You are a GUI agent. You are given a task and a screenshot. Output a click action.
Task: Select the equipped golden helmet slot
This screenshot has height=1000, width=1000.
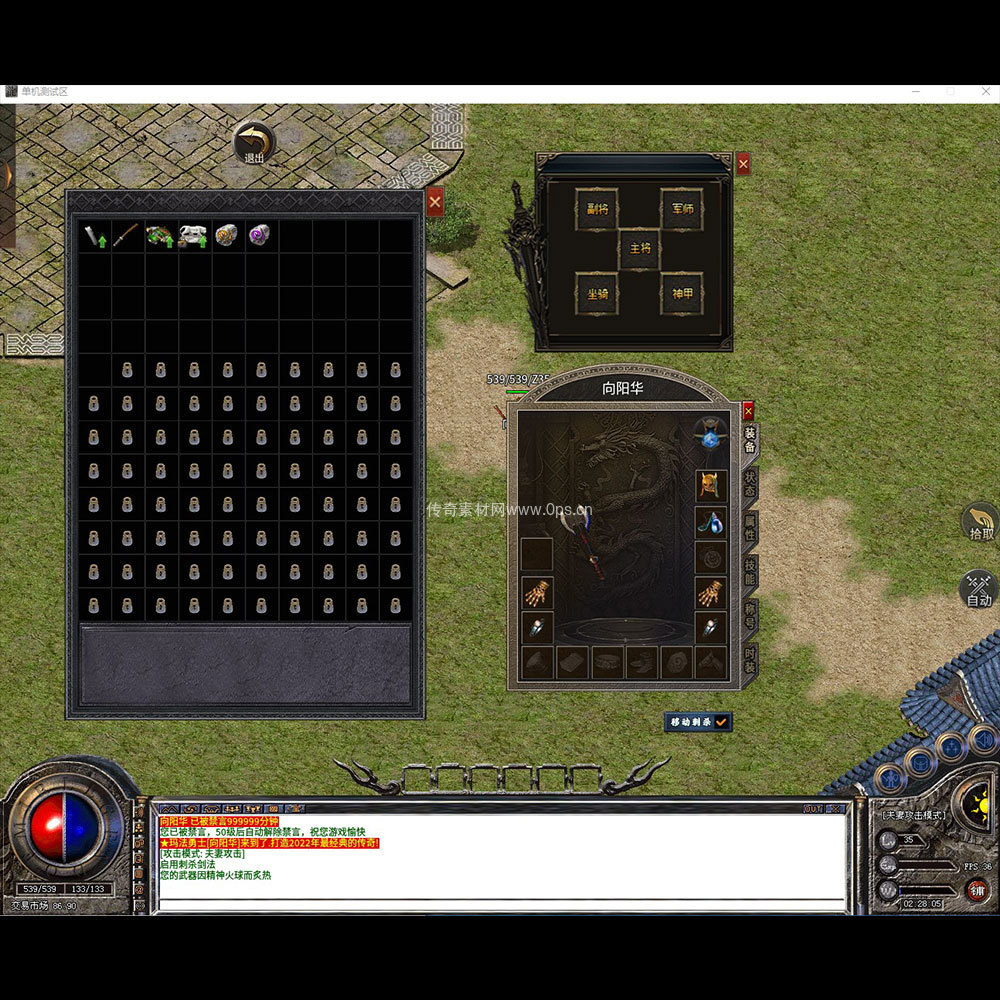[x=711, y=486]
